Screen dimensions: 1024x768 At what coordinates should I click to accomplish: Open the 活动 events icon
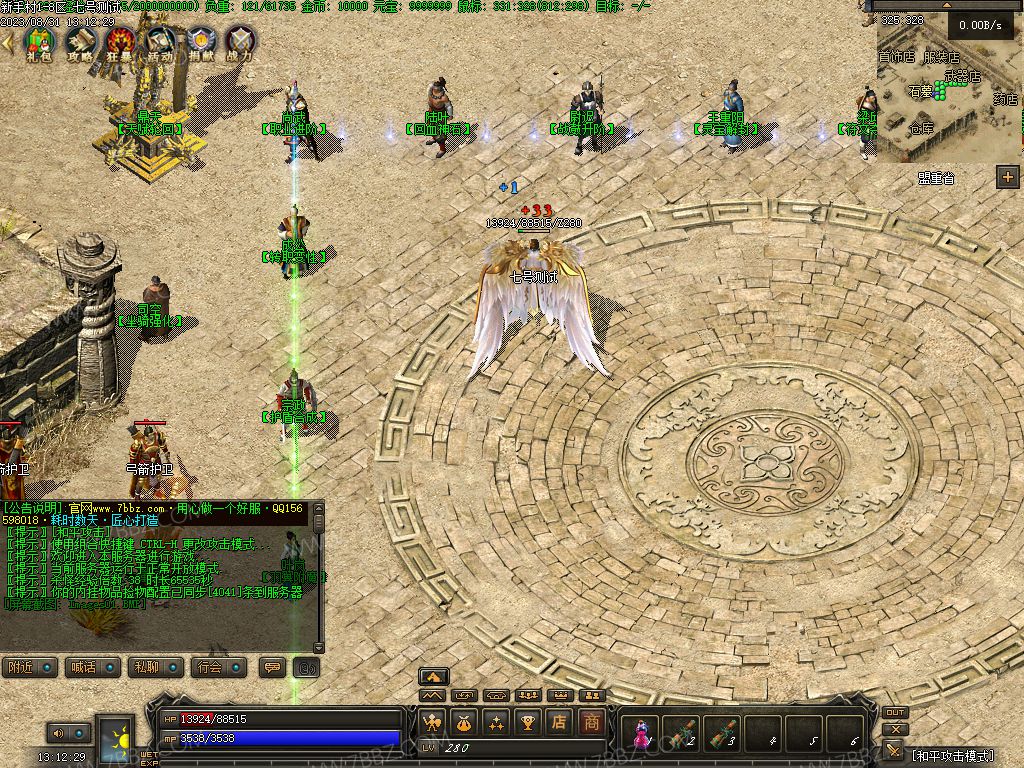pos(160,43)
